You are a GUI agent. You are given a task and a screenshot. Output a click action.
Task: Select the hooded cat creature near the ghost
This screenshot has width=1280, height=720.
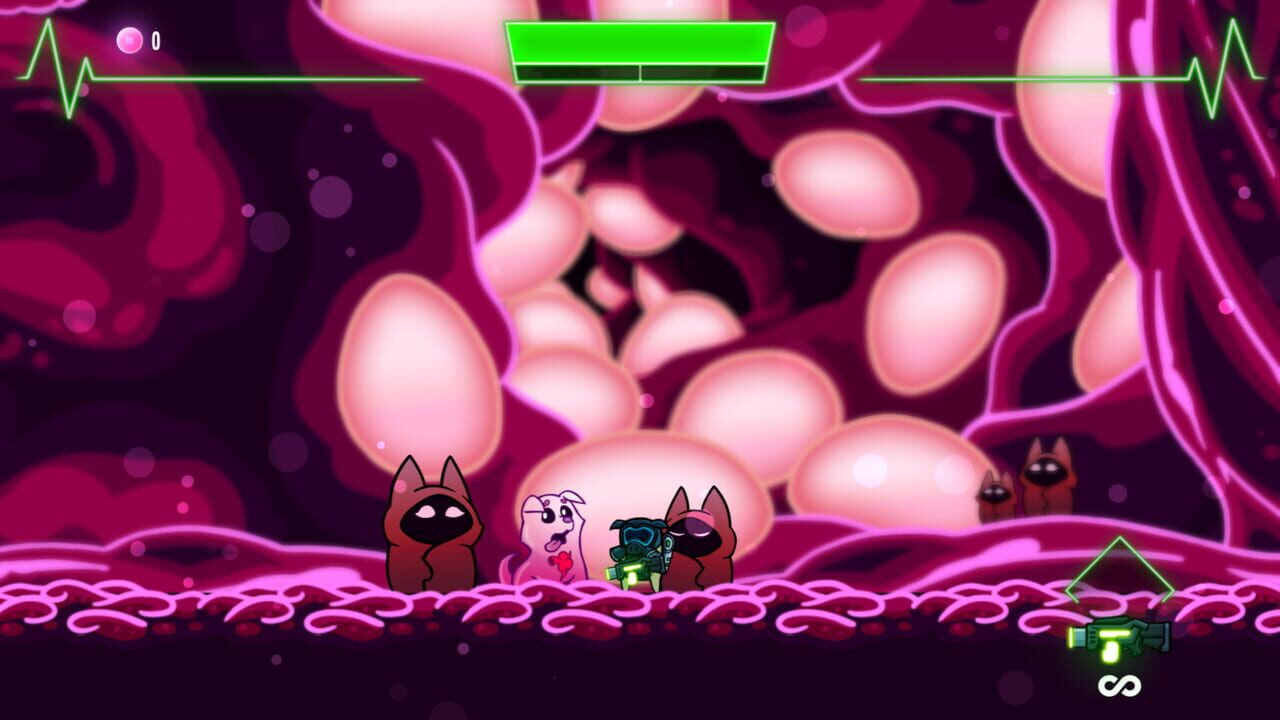coord(435,530)
